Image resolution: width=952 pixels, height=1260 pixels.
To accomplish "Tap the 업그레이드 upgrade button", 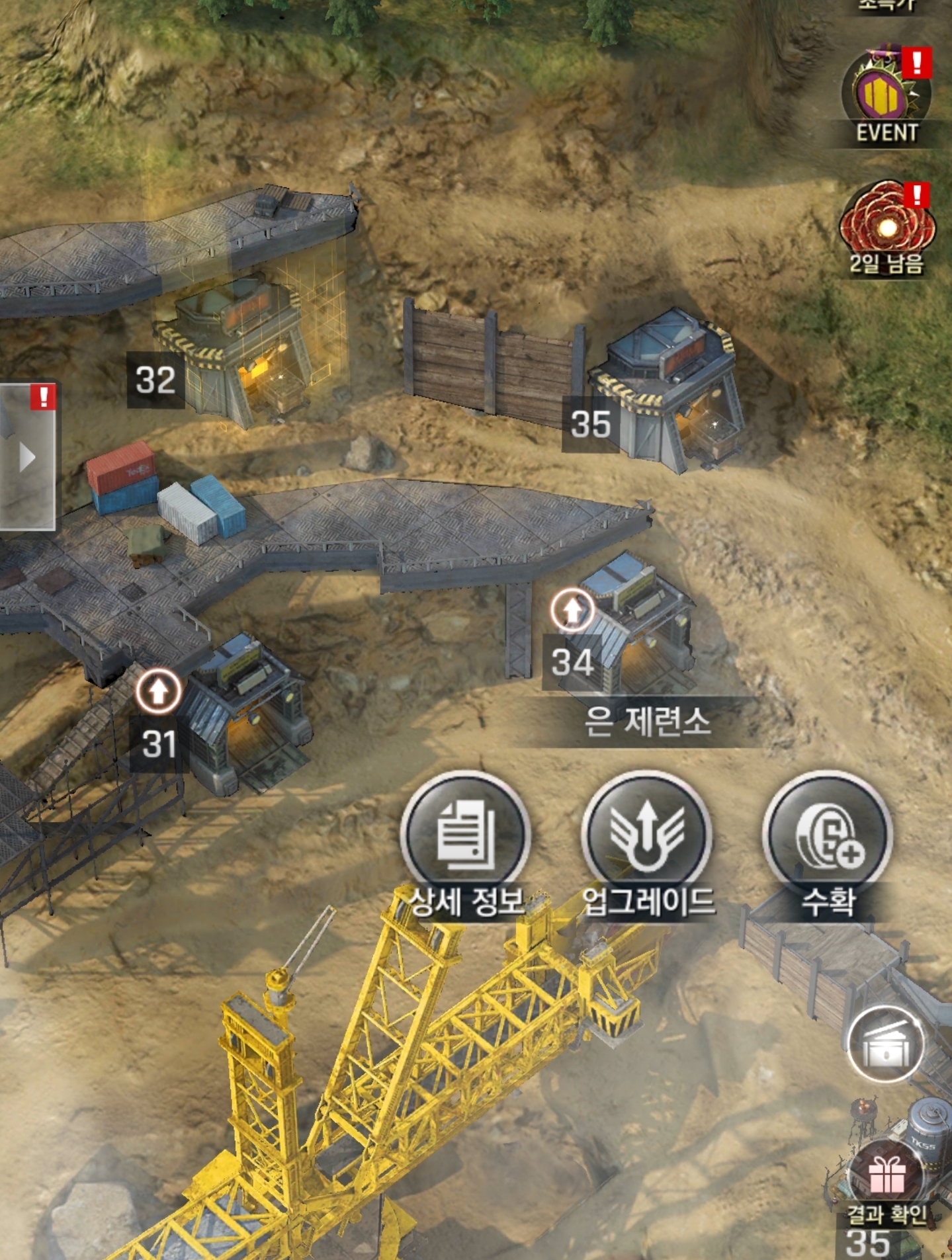I will 647,837.
